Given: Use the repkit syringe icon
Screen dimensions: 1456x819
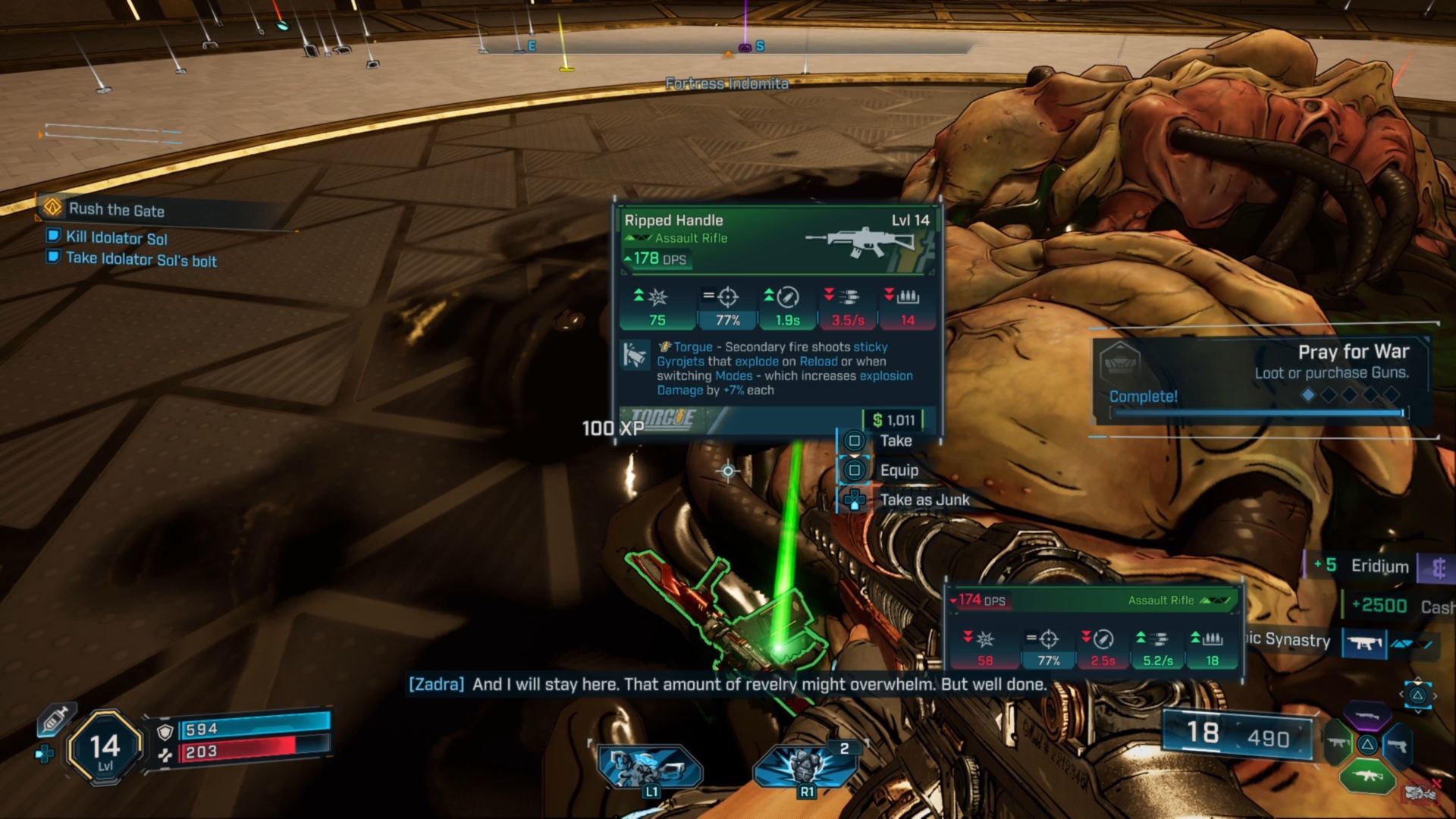Looking at the screenshot, I should pyautogui.click(x=54, y=718).
